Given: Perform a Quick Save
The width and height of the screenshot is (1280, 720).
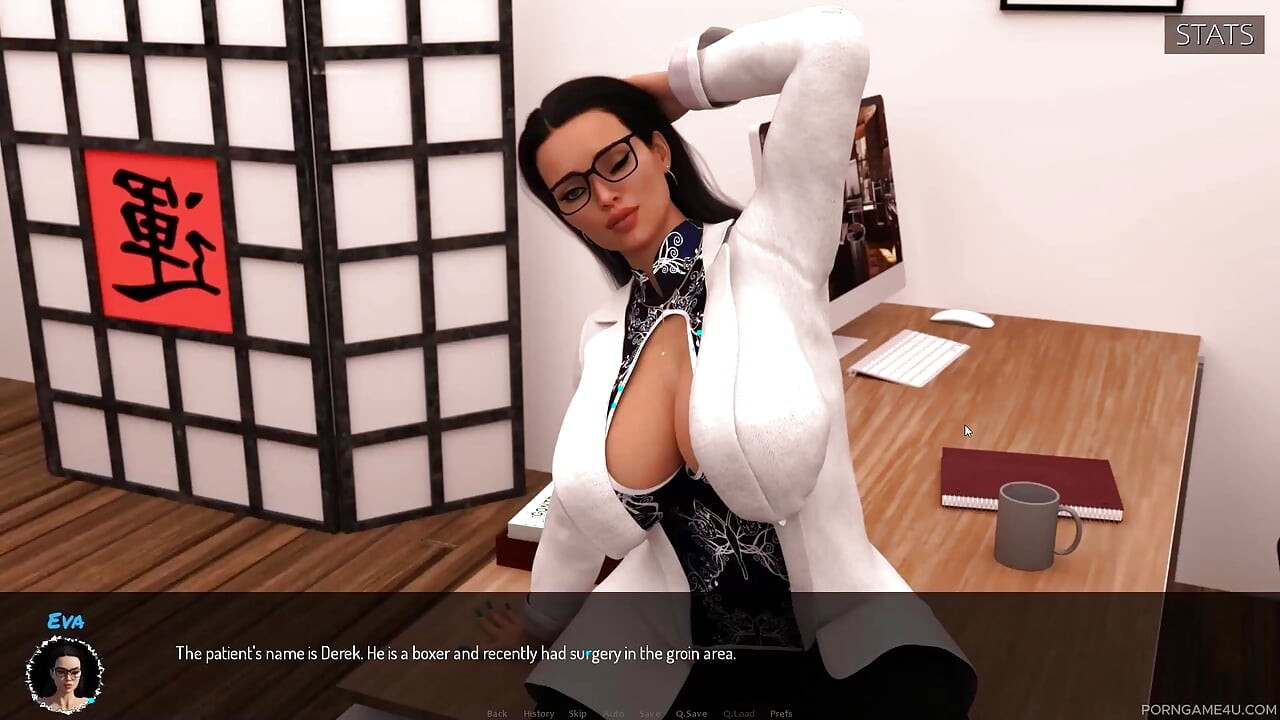Looking at the screenshot, I should [x=692, y=713].
